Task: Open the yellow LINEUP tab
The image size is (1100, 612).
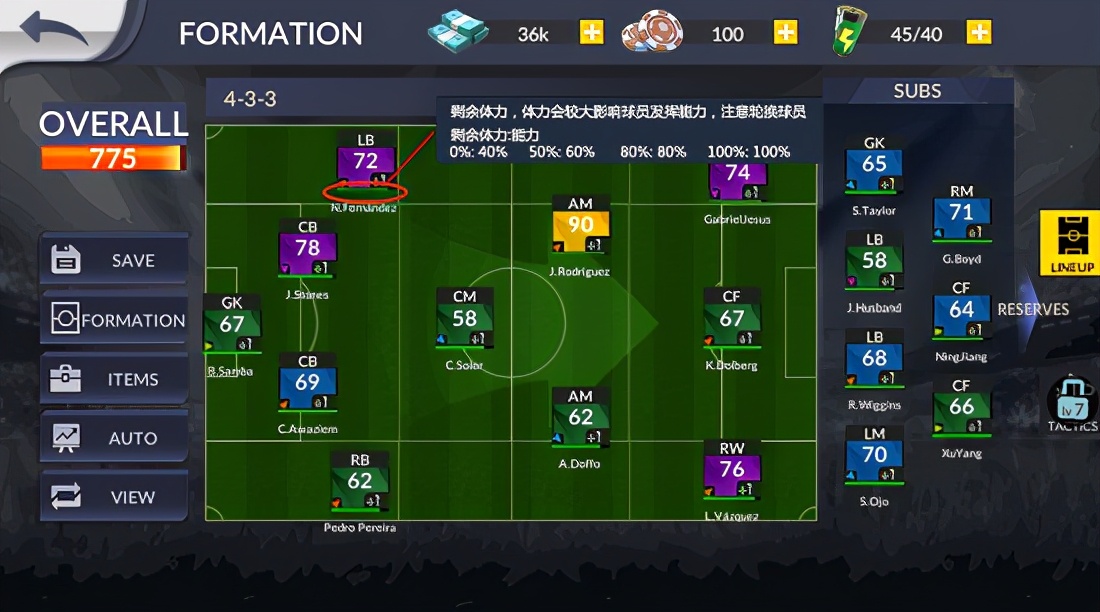Action: click(x=1071, y=243)
